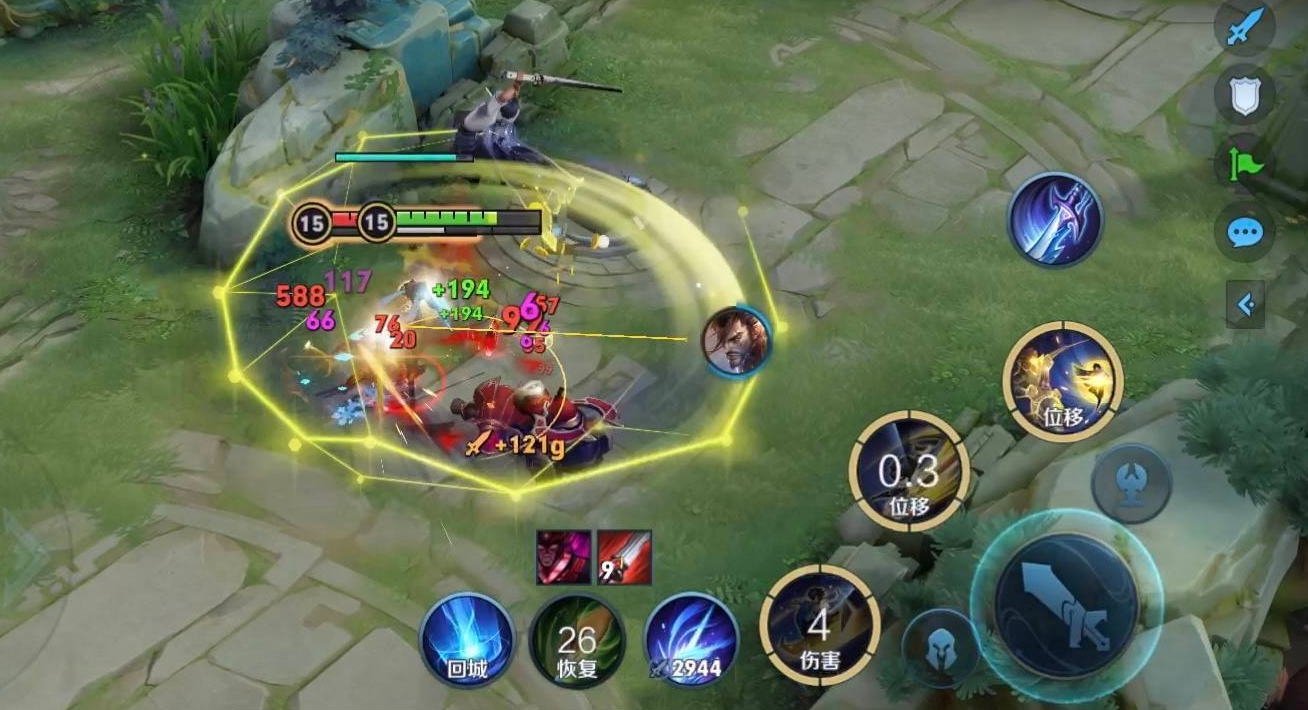Collapse the signal panel with the arrow

(1245, 305)
